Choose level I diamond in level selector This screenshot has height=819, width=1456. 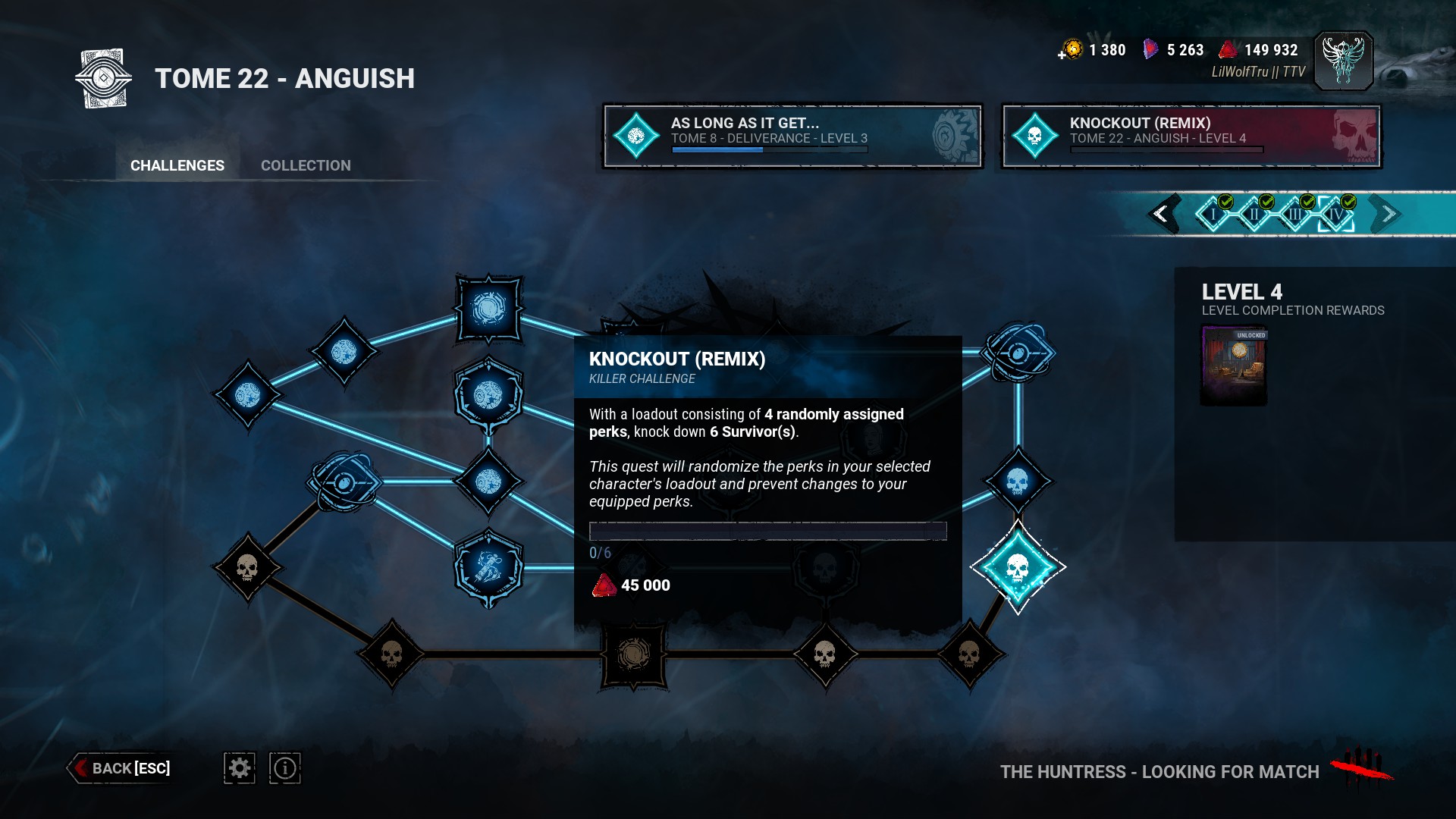tap(1213, 215)
